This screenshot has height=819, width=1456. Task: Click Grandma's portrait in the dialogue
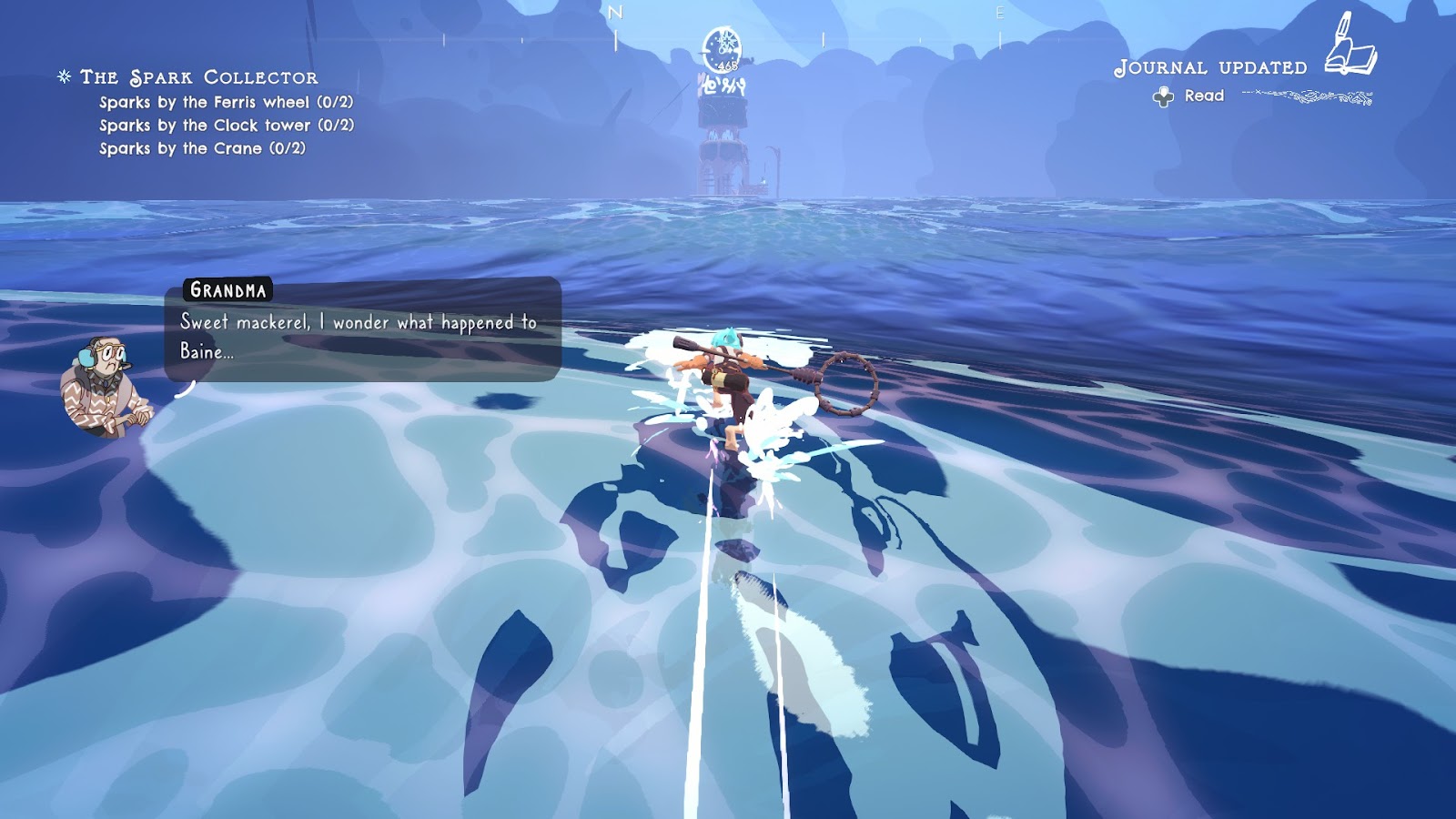(x=104, y=386)
